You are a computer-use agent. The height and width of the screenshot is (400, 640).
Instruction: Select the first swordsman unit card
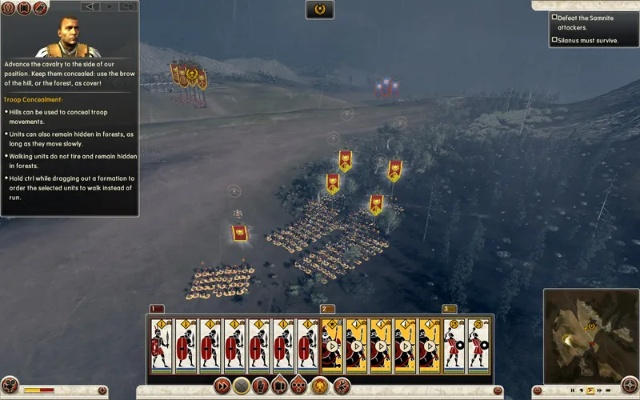pyautogui.click(x=161, y=347)
